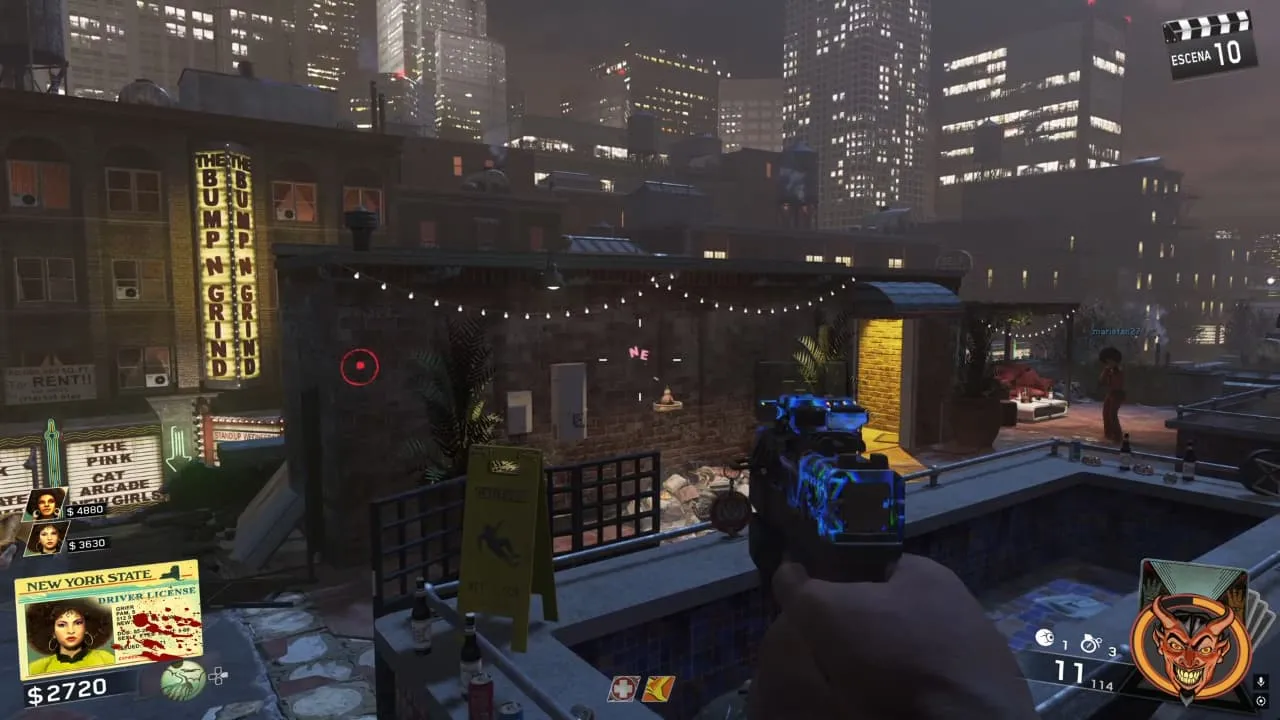Select the teammate portrait with $3630
Screen dimensions: 1280x720
45,540
